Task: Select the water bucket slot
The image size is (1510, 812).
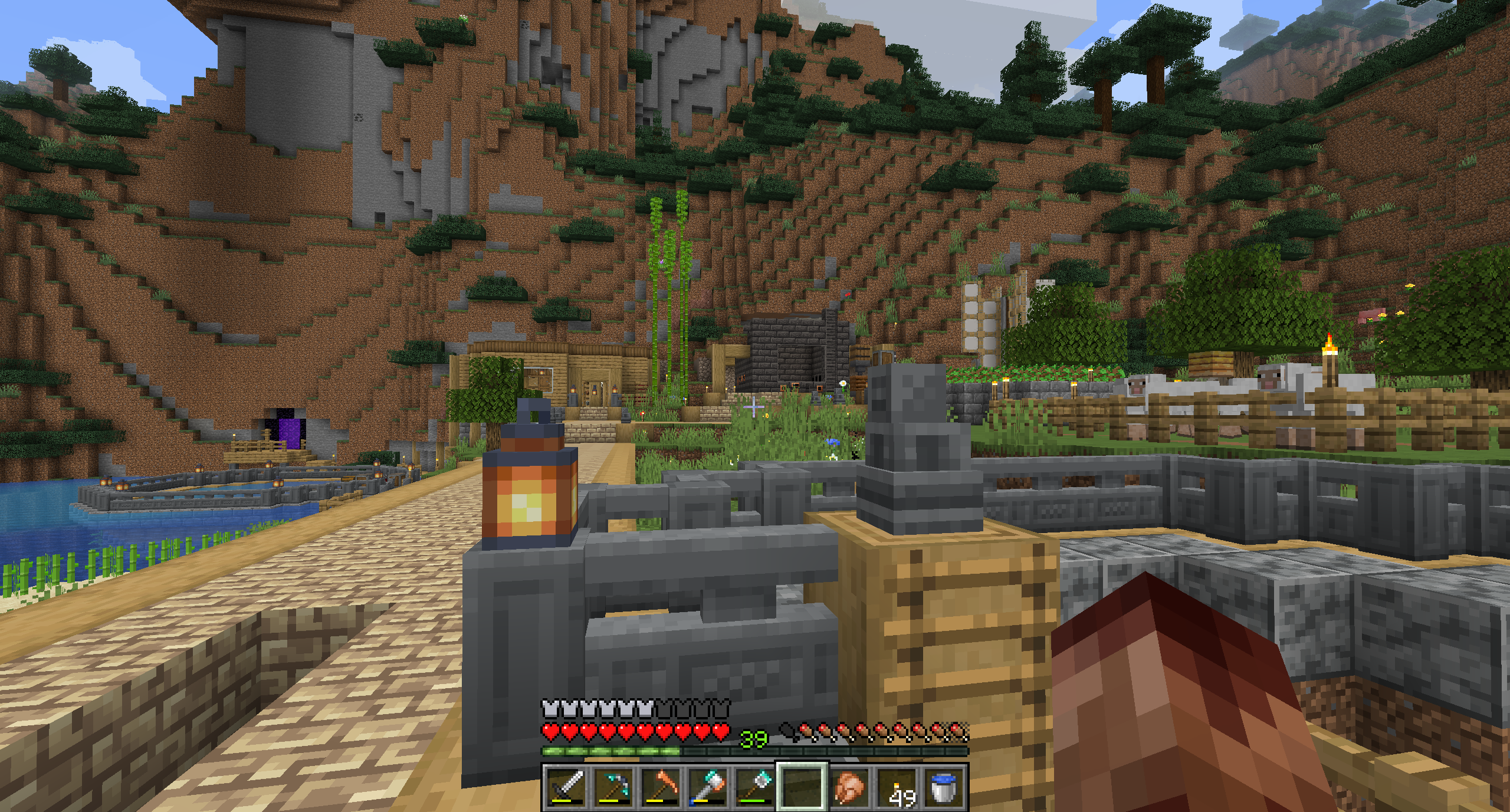Action: tap(944, 787)
